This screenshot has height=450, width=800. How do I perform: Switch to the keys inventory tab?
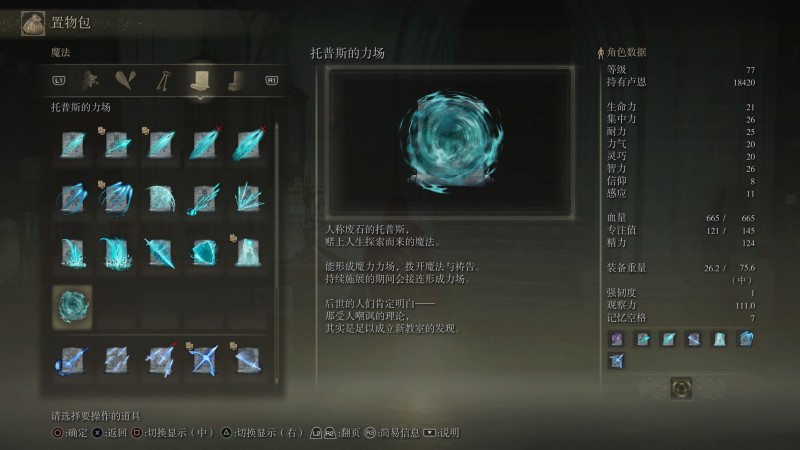(x=161, y=81)
